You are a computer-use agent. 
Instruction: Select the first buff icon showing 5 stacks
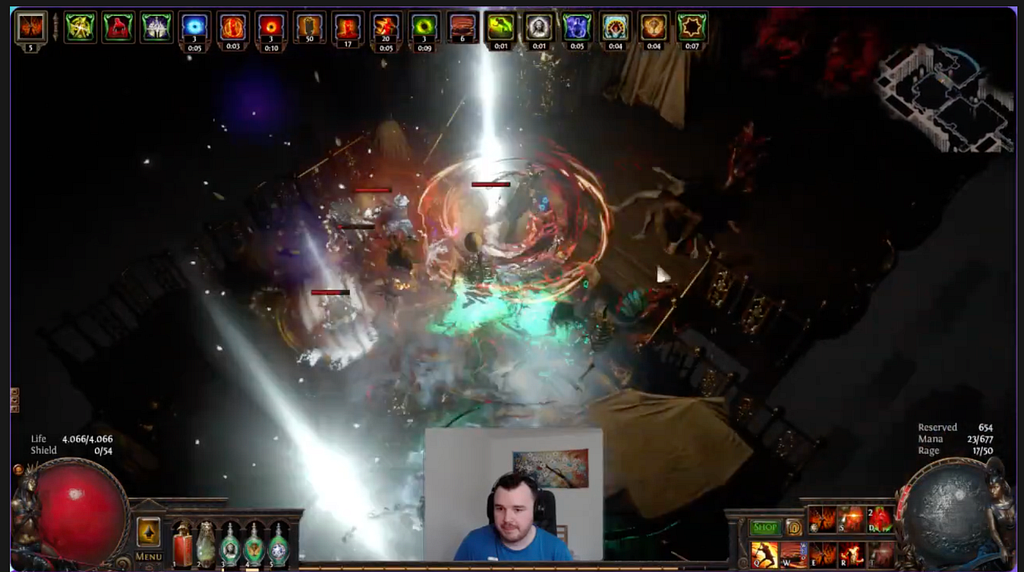click(31, 27)
